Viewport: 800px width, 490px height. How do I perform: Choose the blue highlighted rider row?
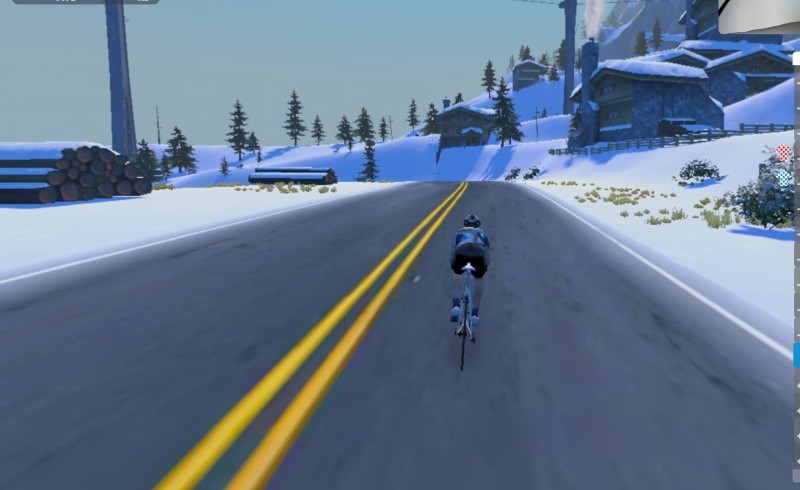pos(796,354)
